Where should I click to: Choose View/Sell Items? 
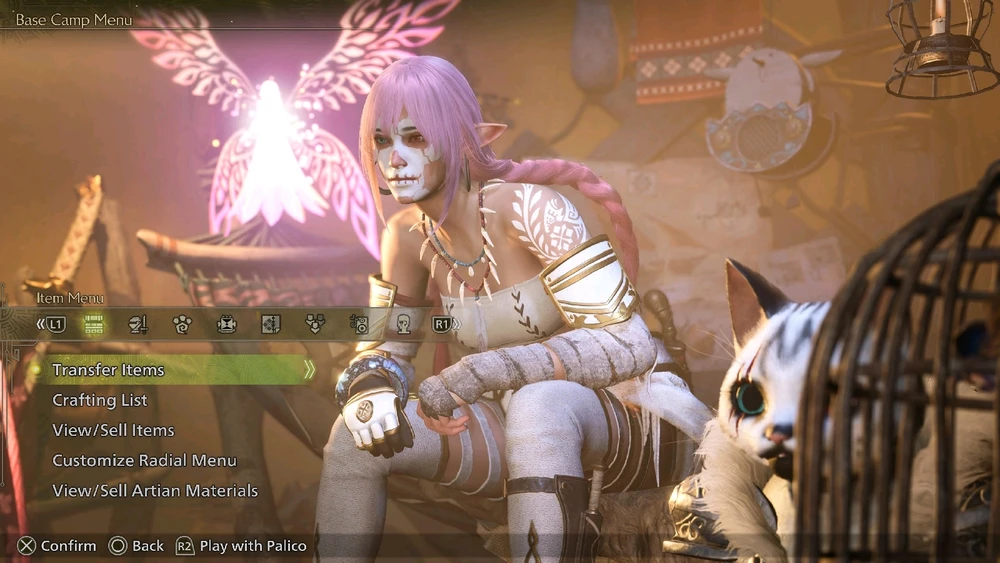pos(113,430)
